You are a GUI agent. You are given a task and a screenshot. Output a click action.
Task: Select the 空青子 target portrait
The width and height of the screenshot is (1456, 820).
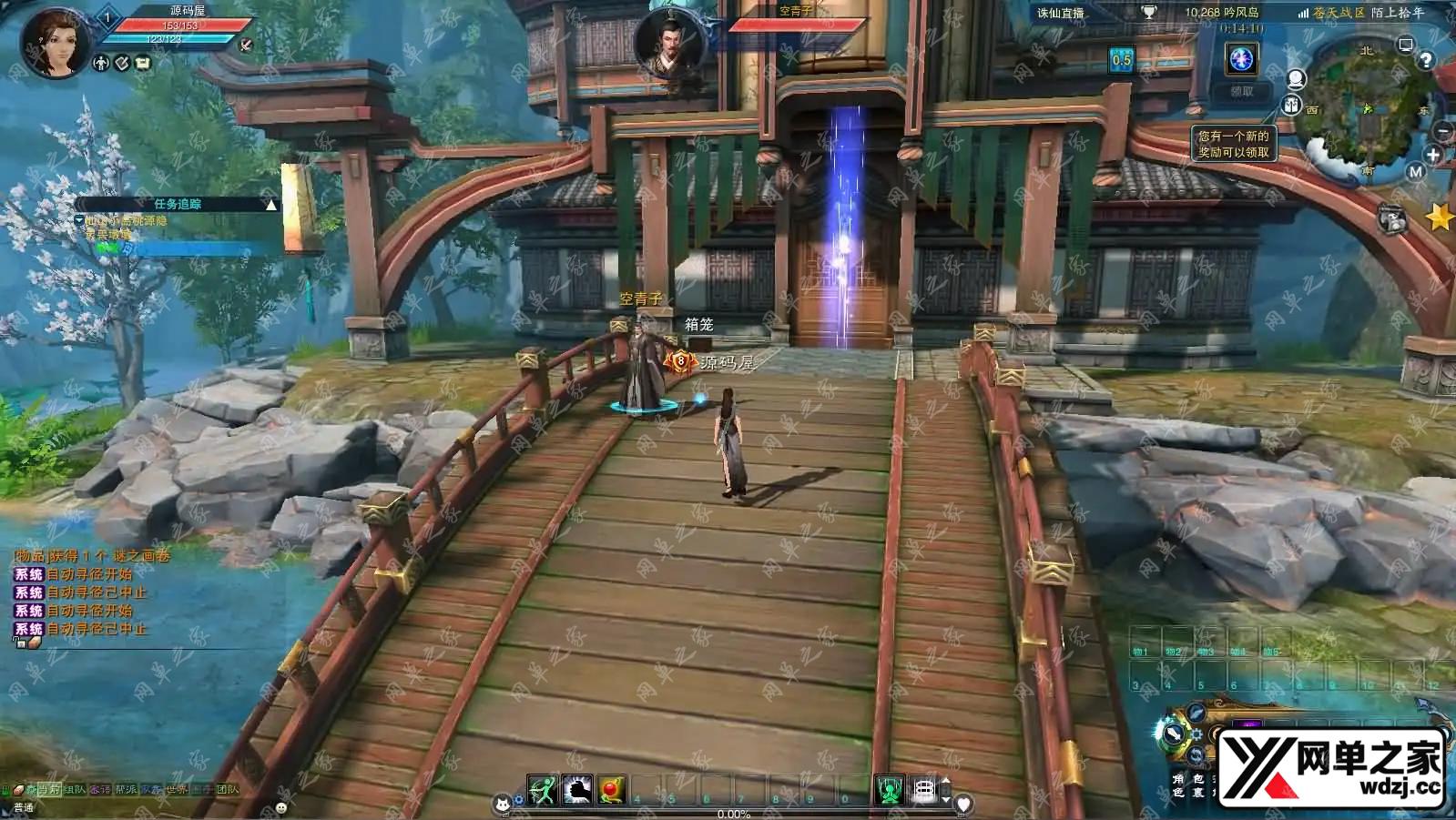(x=671, y=43)
